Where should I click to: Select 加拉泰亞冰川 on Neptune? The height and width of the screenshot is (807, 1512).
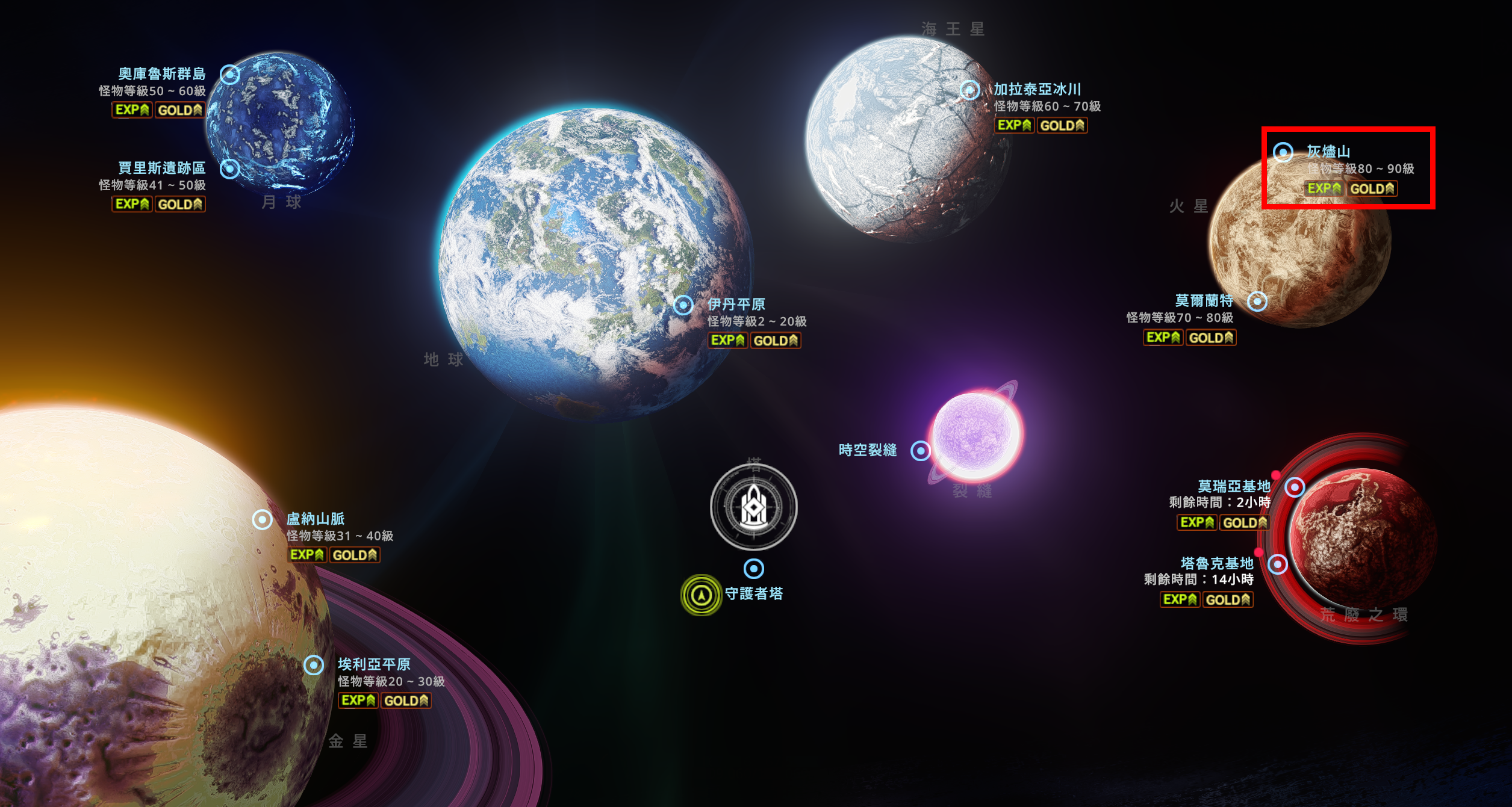coord(969,90)
